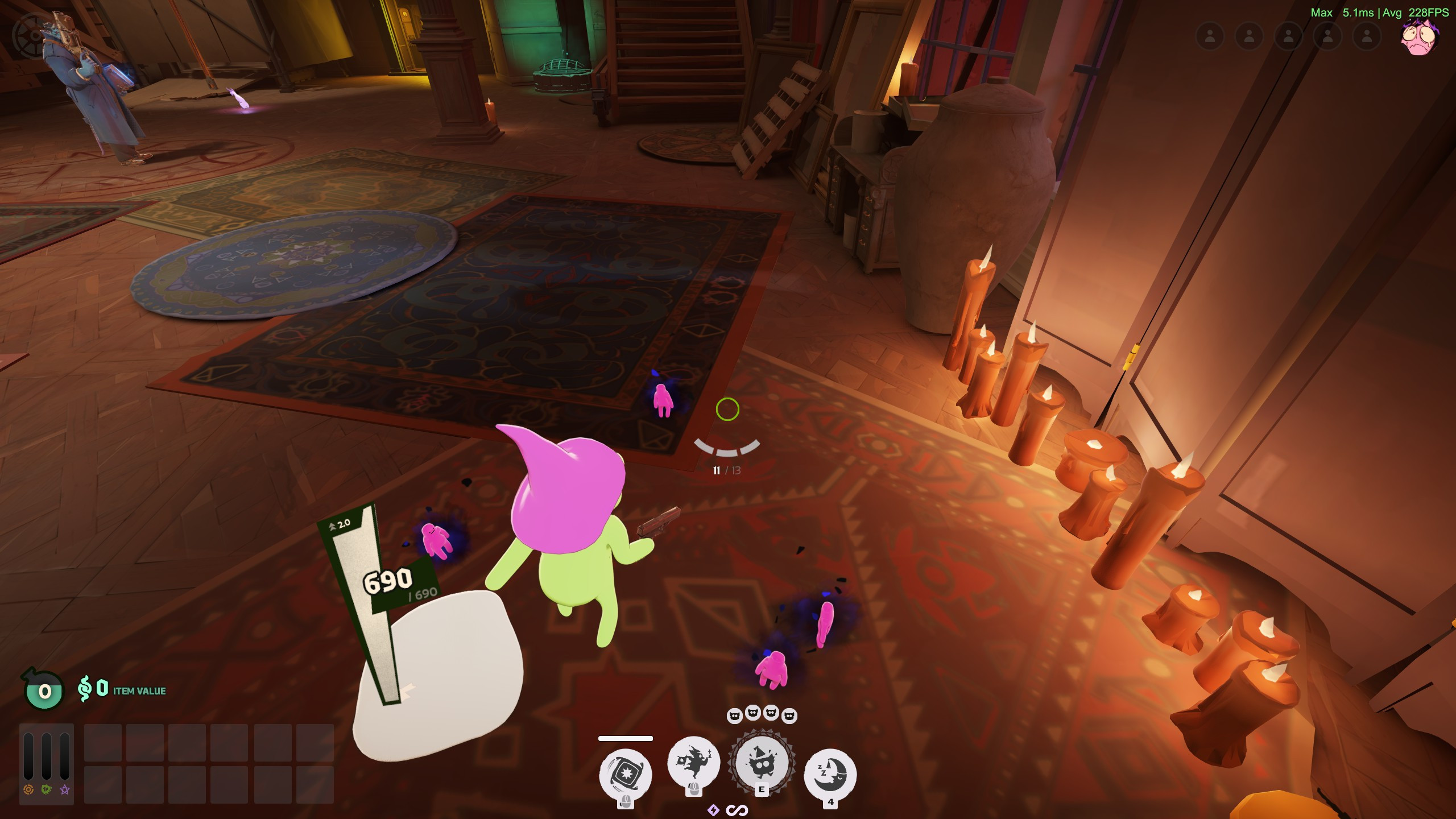Trigger the party-hat gremlin summon ability
The height and width of the screenshot is (819, 1456).
tap(762, 763)
